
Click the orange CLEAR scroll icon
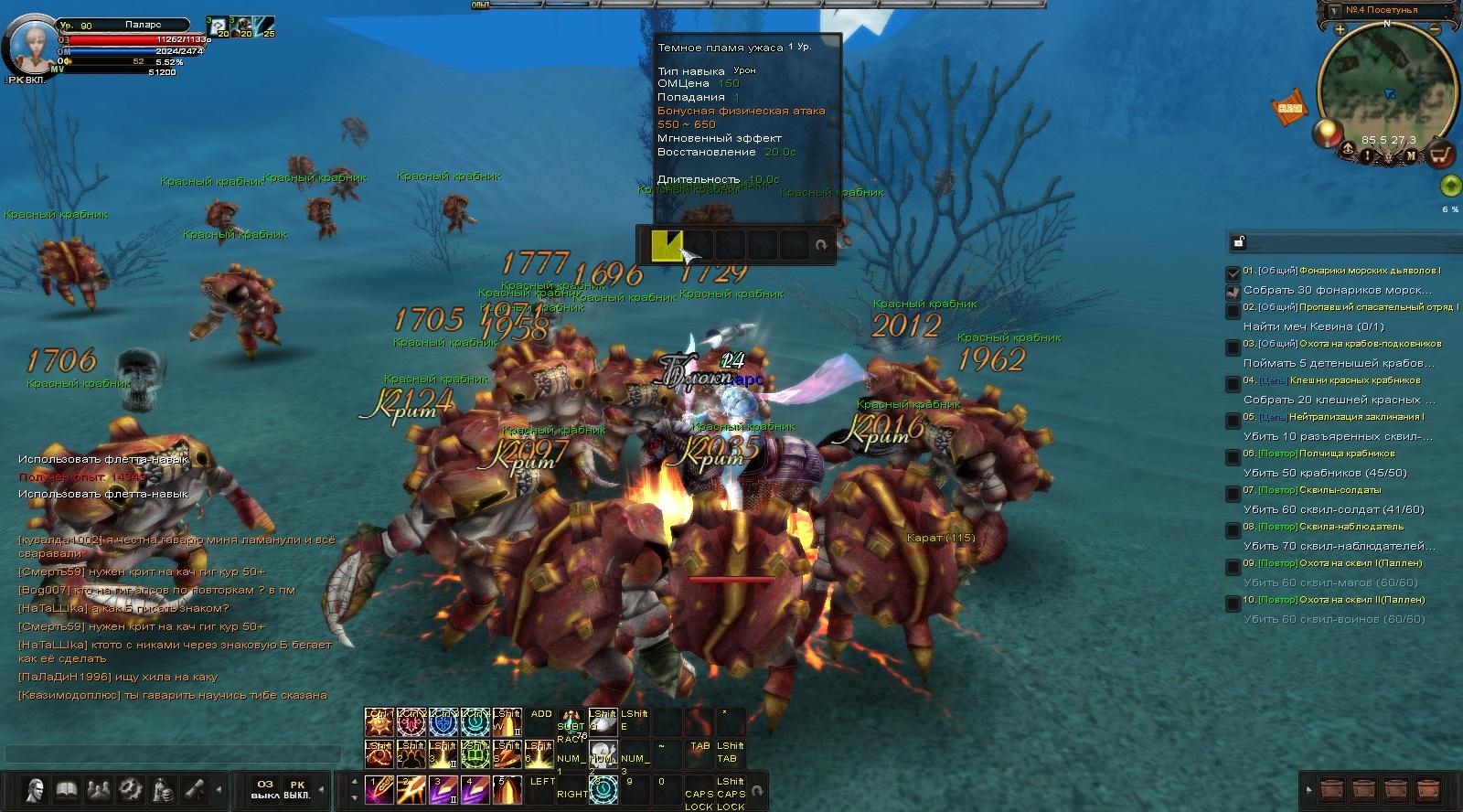pyautogui.click(x=1289, y=107)
